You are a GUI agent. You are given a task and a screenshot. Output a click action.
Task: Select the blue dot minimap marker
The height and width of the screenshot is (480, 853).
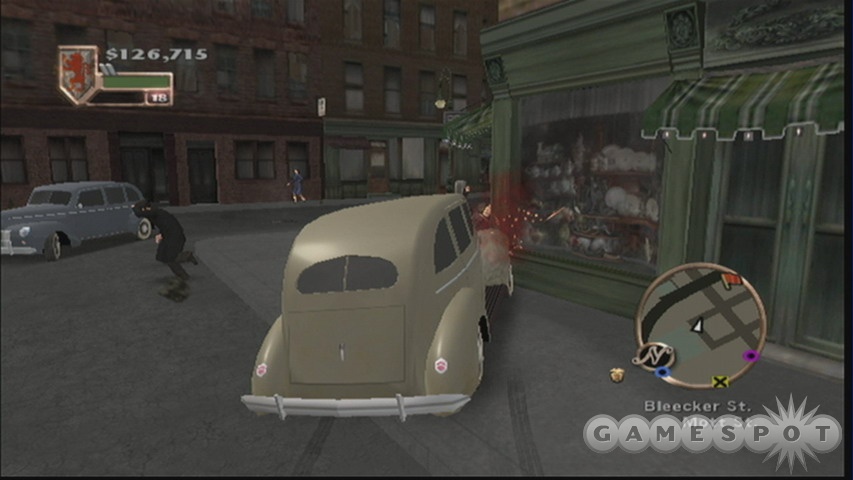662,372
